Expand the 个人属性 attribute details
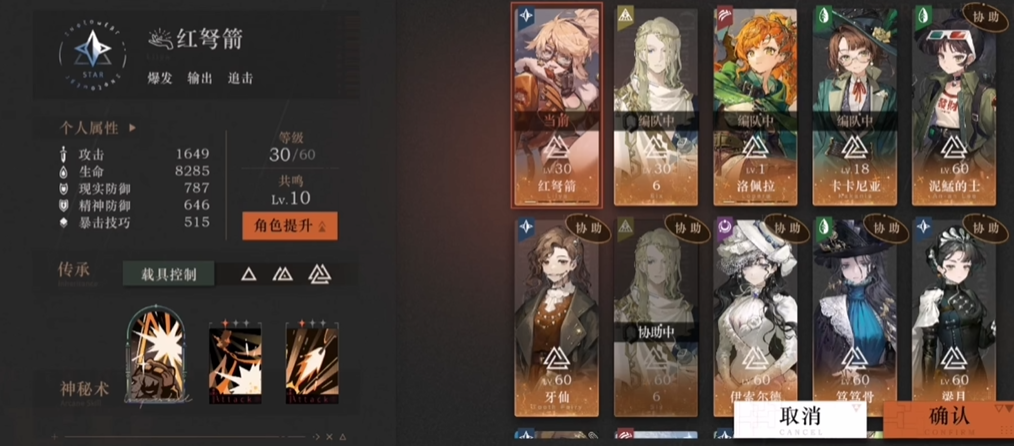The image size is (1014, 446). [x=98, y=128]
